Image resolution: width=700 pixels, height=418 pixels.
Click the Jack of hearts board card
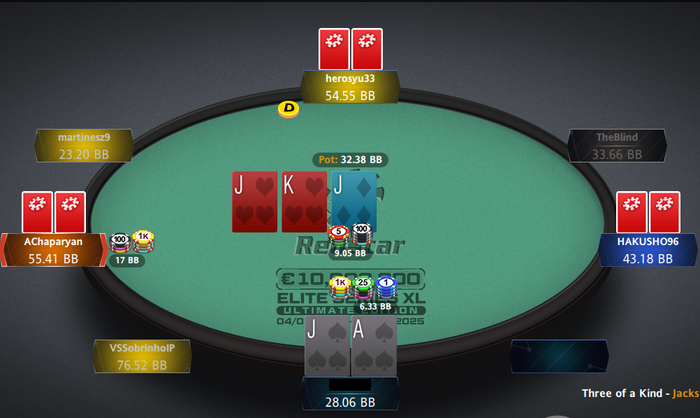click(255, 202)
